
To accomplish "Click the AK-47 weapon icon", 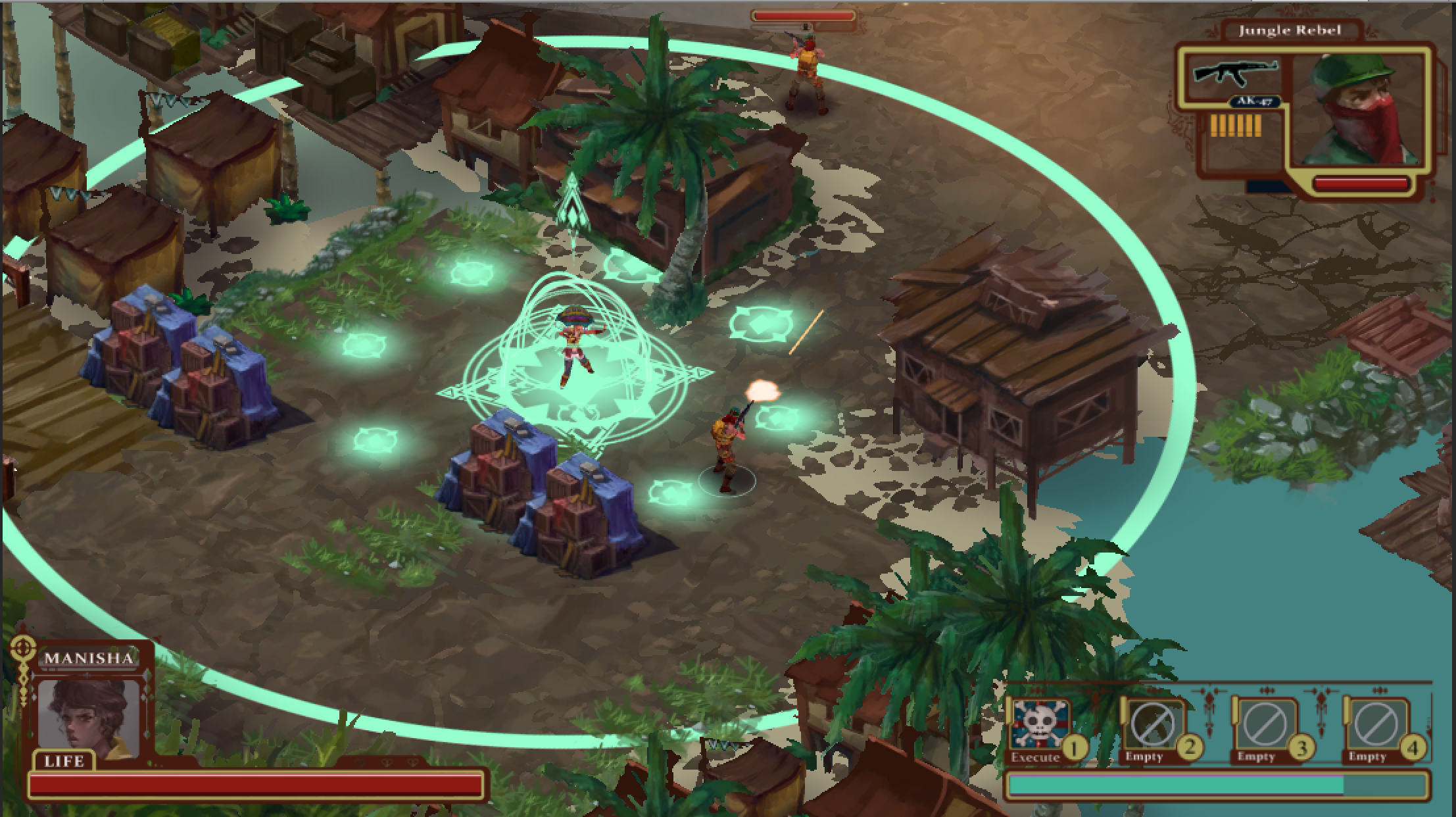I will coord(1236,74).
